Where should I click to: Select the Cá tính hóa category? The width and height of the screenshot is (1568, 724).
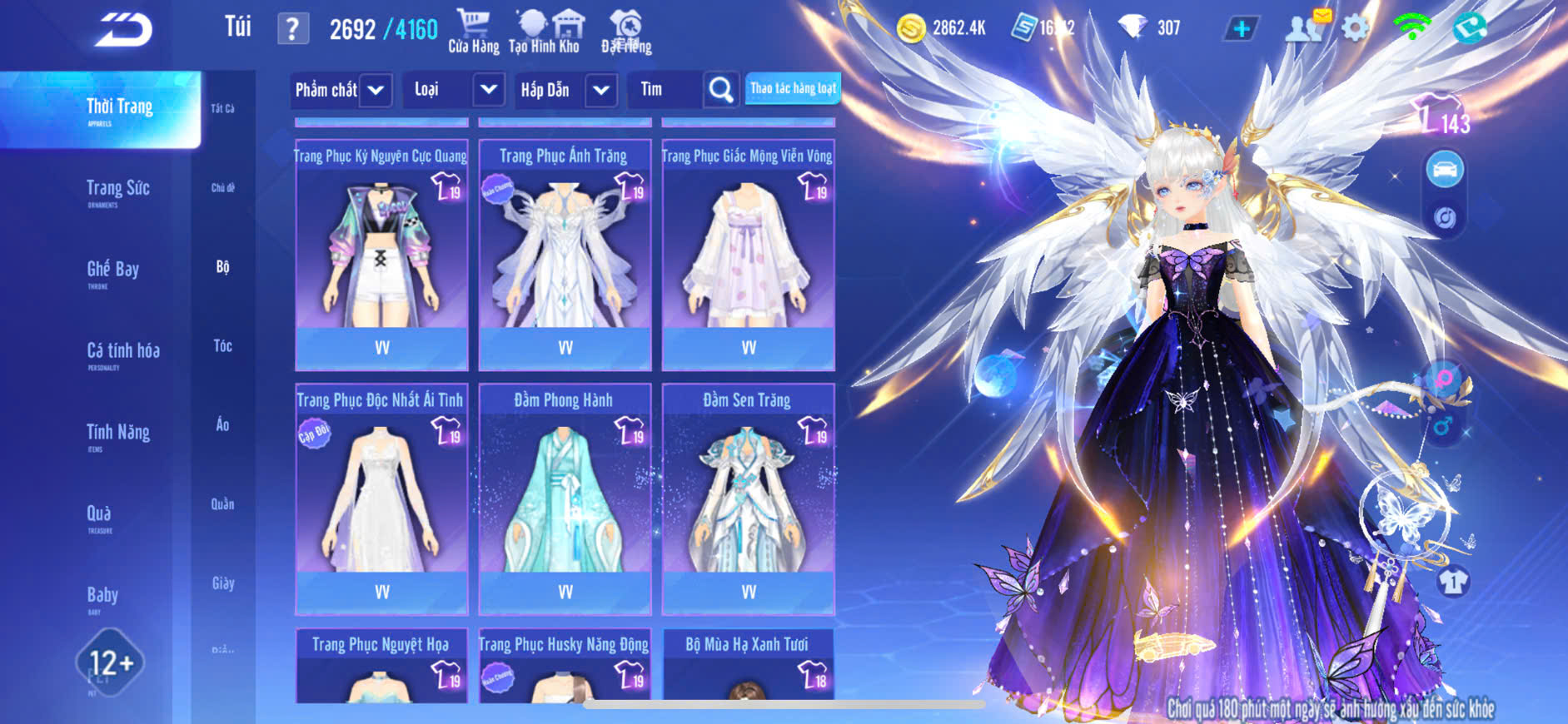pyautogui.click(x=122, y=353)
